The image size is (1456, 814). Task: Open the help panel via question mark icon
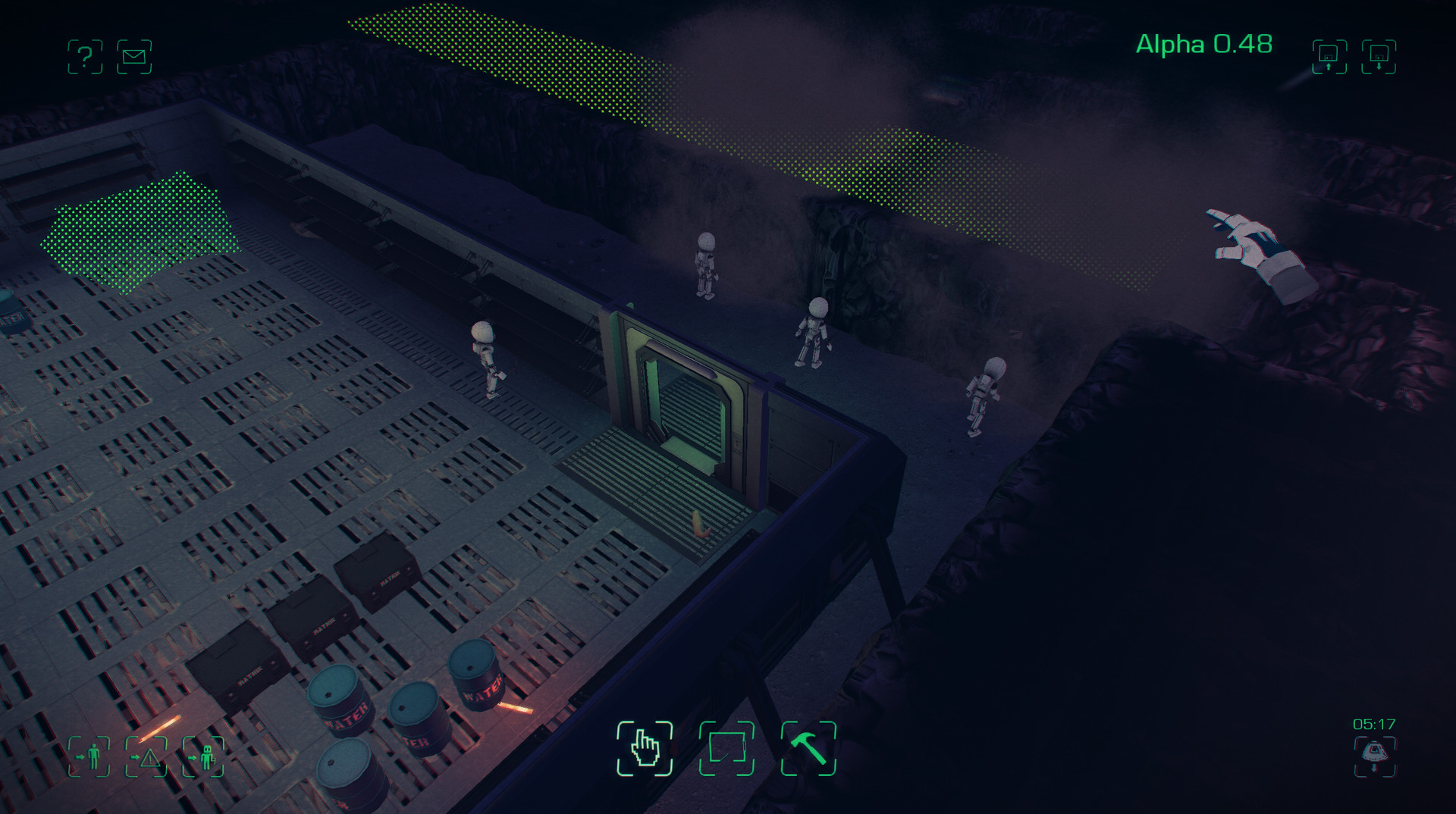pos(86,55)
